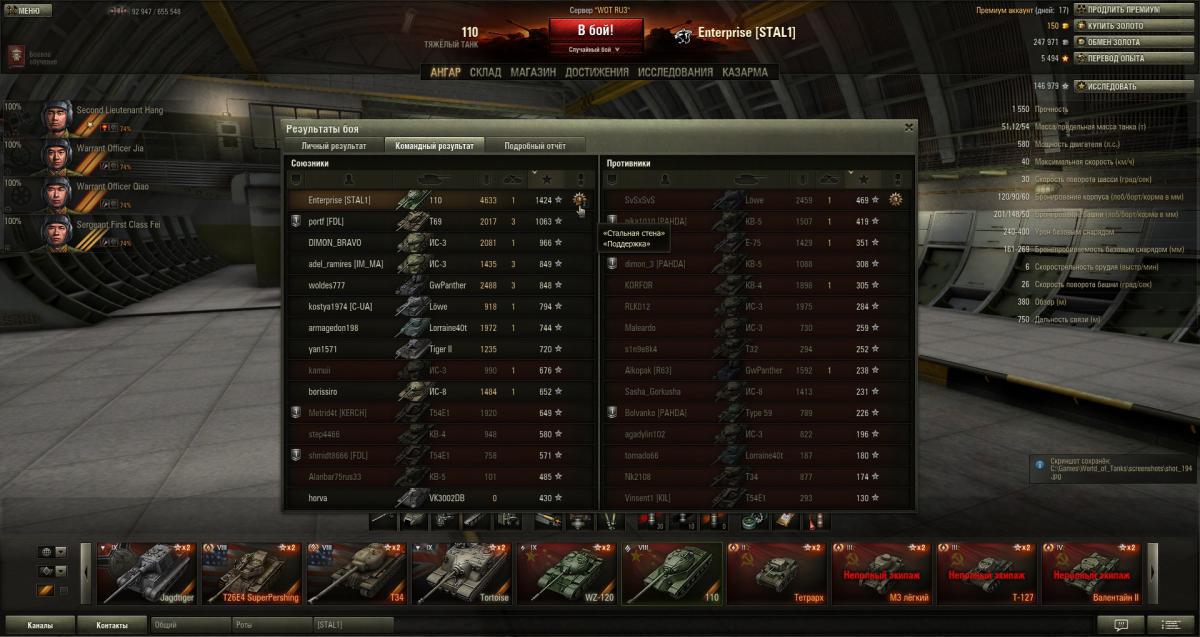Open the СКЛАД section
The height and width of the screenshot is (637, 1200).
click(x=485, y=72)
